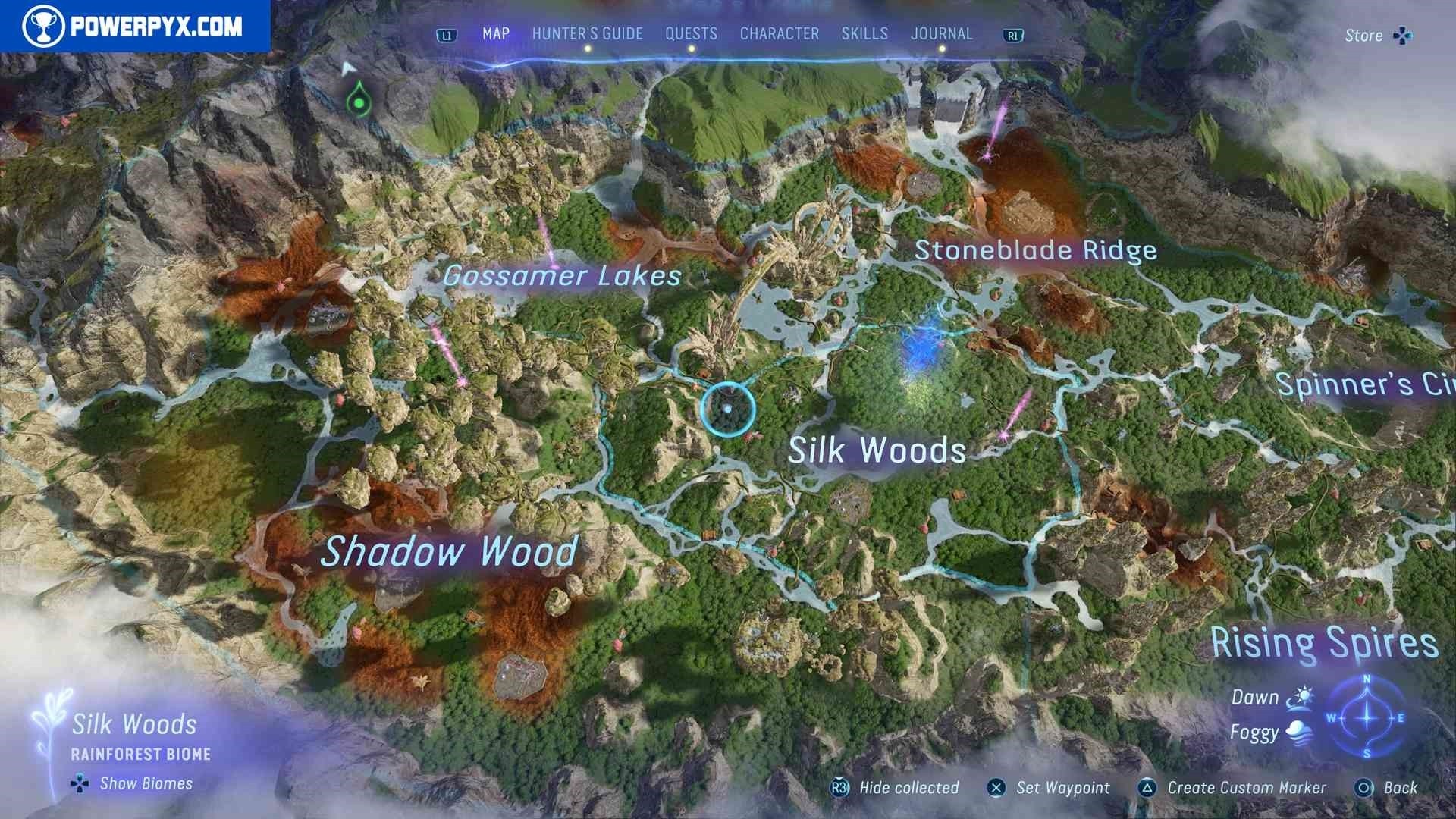Select the Stoneblade Ridge region label

point(1036,250)
